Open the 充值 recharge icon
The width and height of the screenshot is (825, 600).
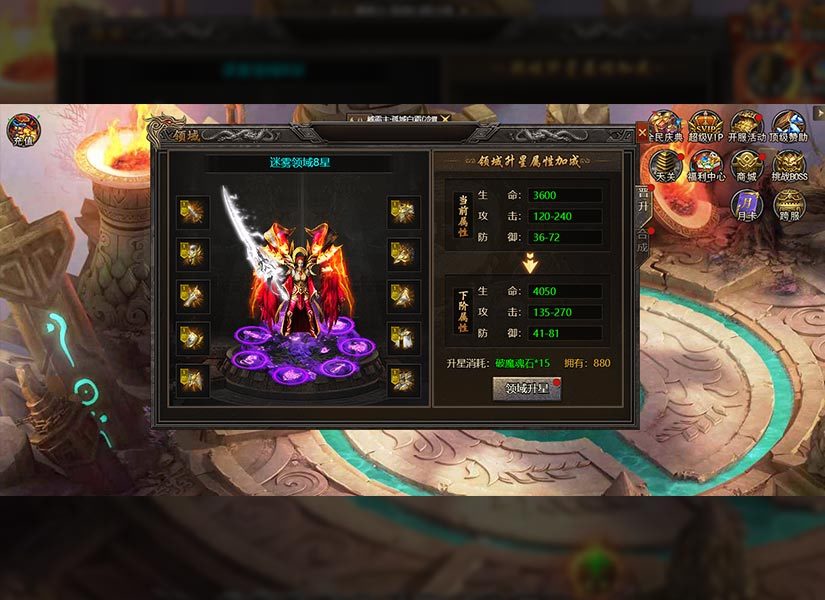coord(24,130)
